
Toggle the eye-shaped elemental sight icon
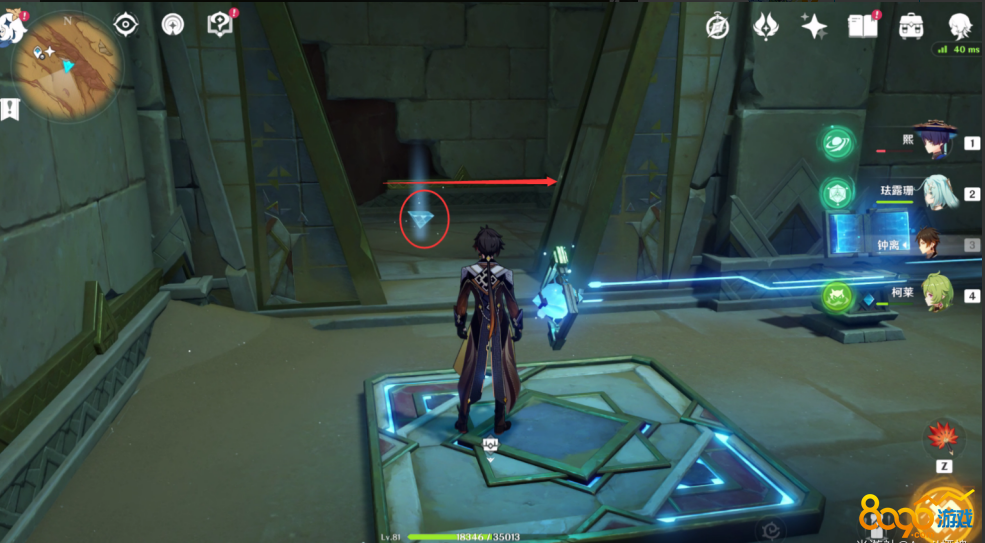click(126, 24)
